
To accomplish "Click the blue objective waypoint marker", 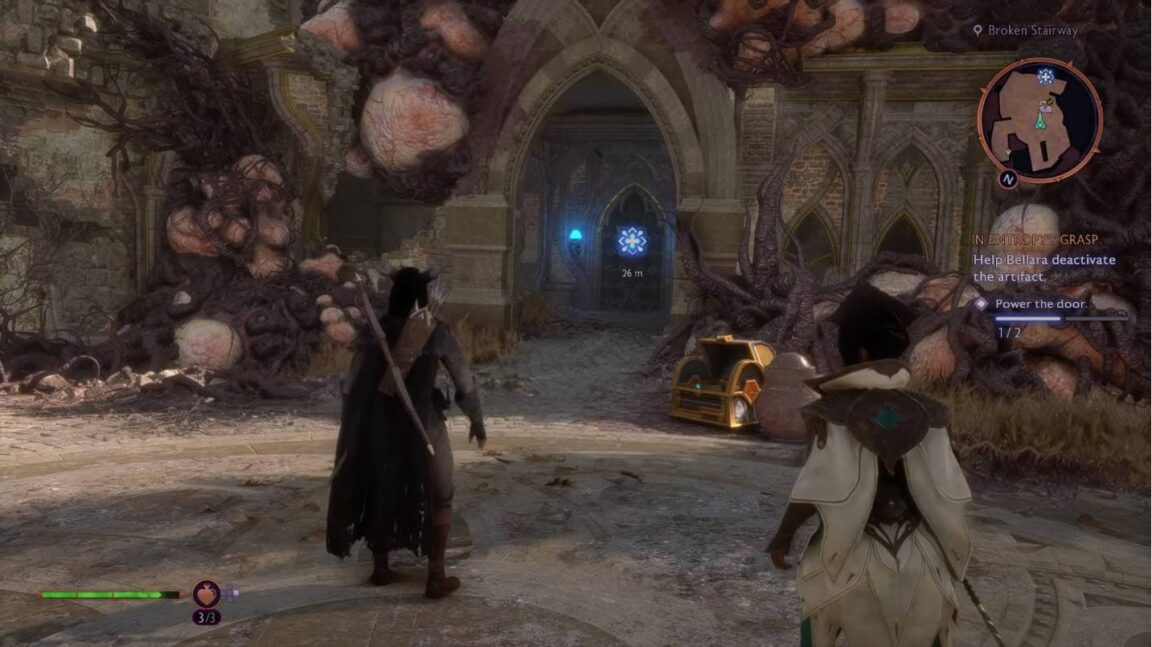I will (x=631, y=241).
